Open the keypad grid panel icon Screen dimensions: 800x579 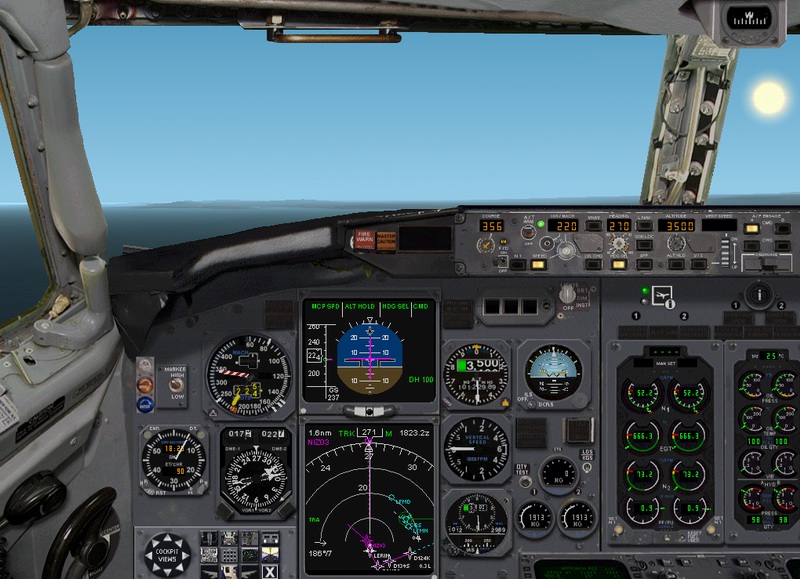pos(229,555)
